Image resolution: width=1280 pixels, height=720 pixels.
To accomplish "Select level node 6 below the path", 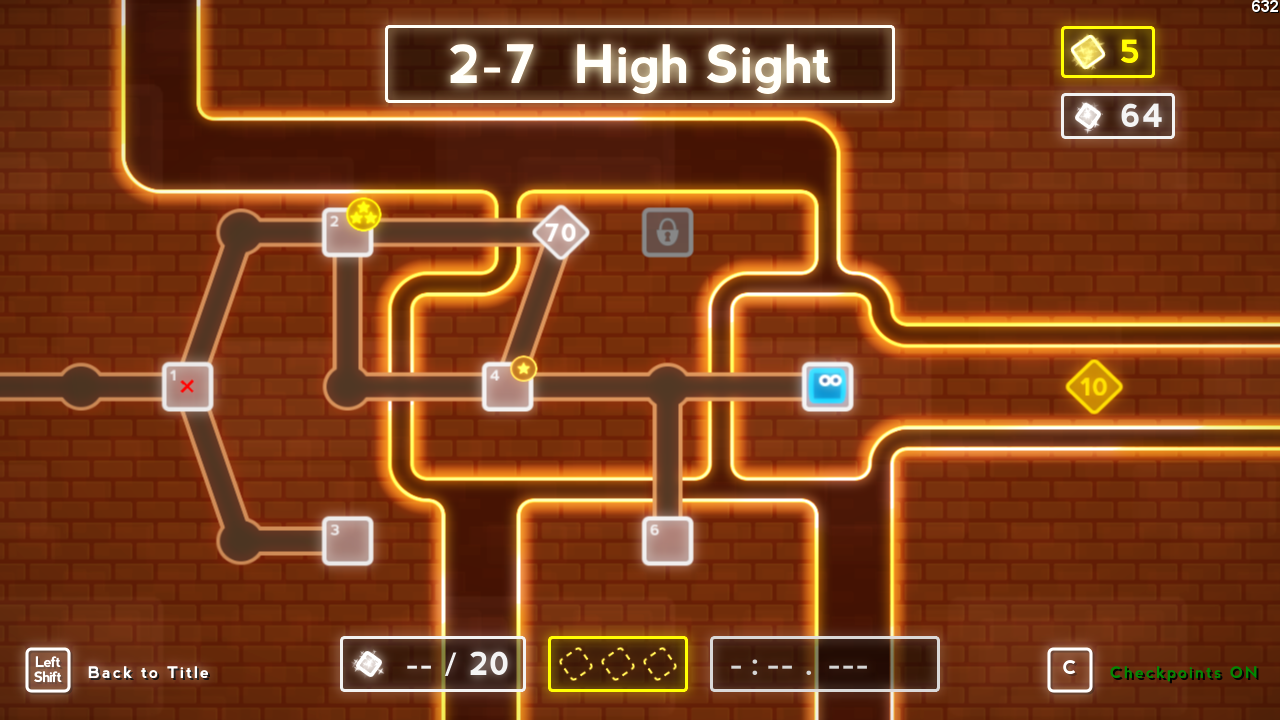I will pyautogui.click(x=667, y=540).
